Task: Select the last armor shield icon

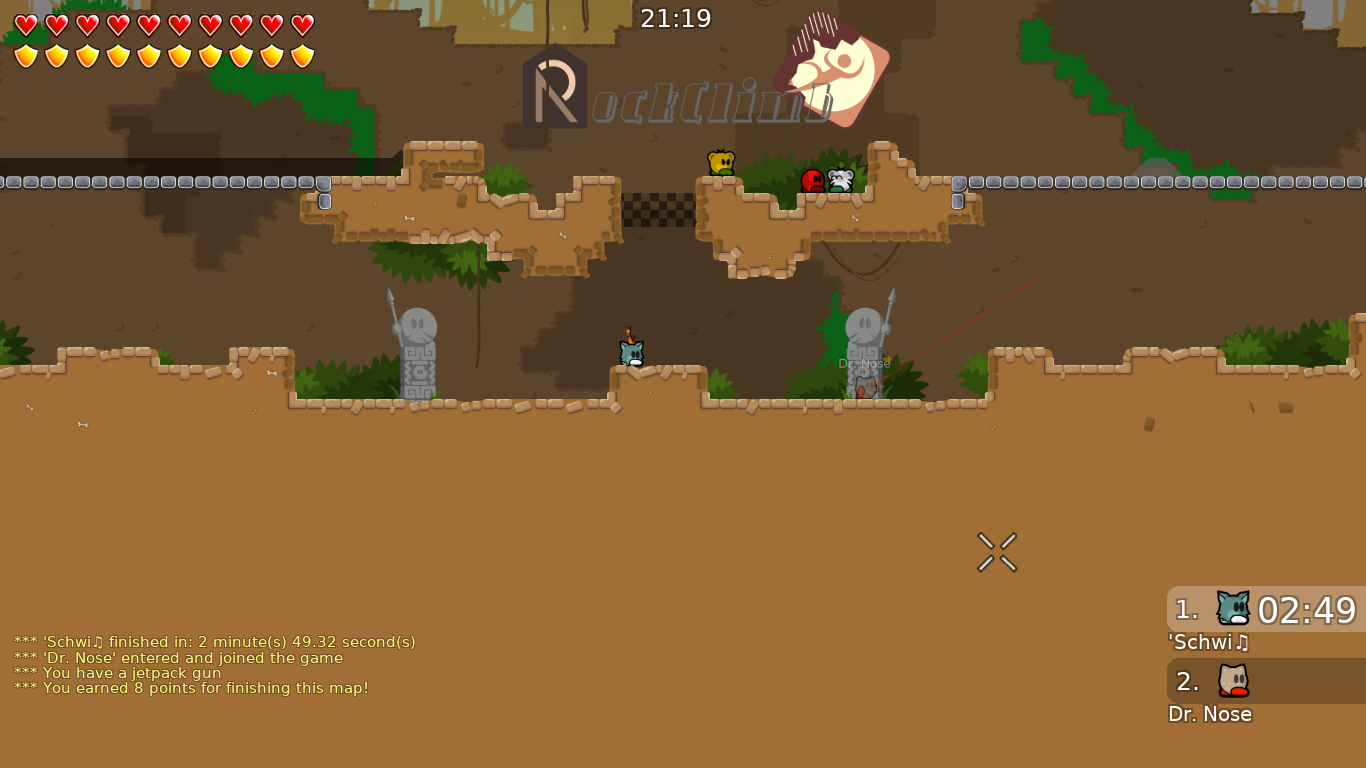Action: [303, 56]
